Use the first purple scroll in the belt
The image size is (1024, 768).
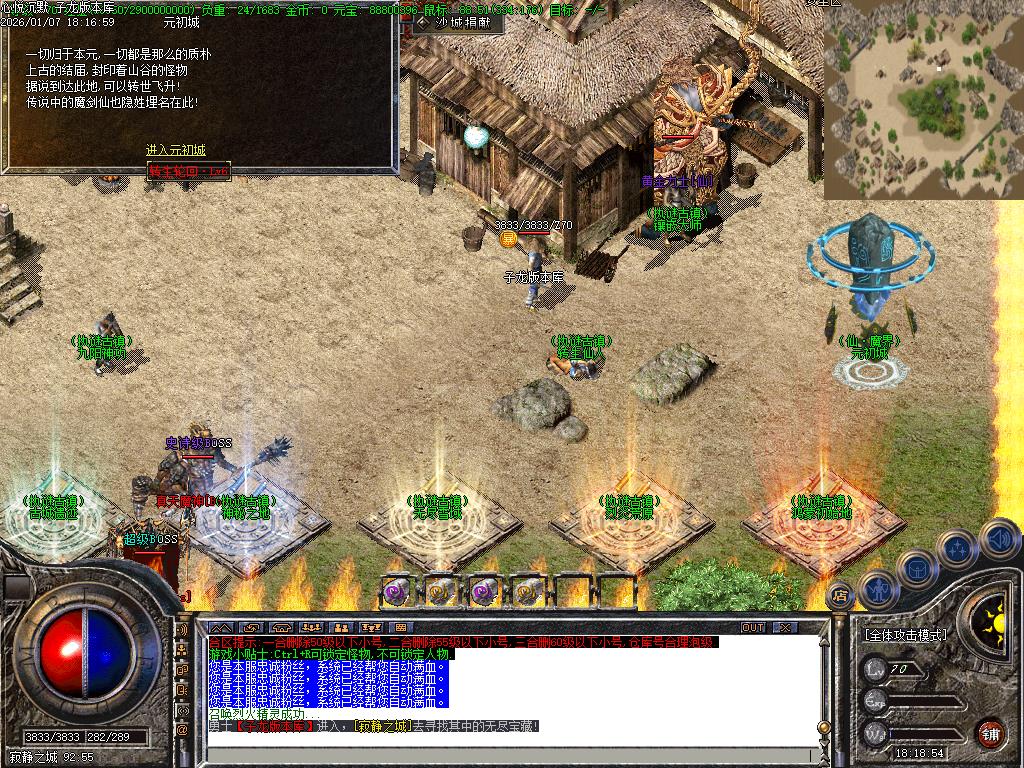click(397, 591)
